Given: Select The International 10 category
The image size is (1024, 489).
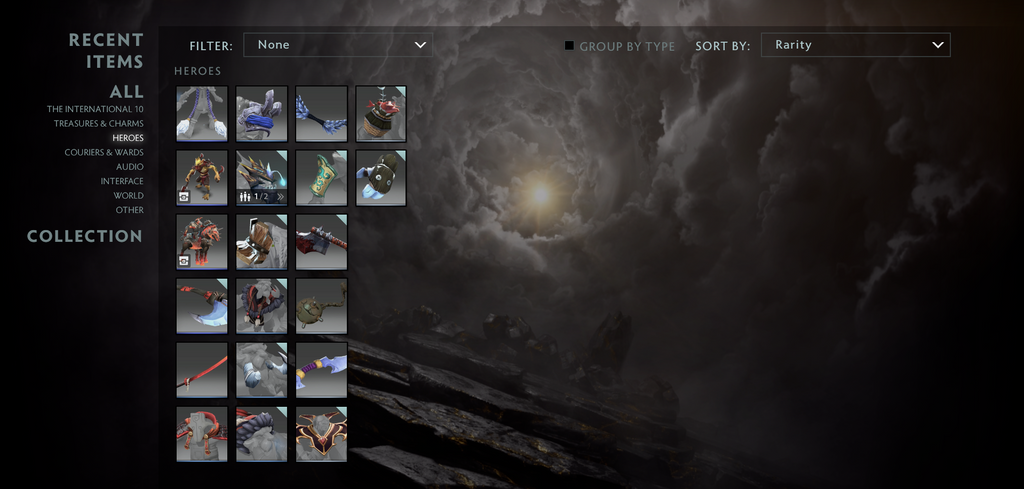Looking at the screenshot, I should click(x=95, y=109).
